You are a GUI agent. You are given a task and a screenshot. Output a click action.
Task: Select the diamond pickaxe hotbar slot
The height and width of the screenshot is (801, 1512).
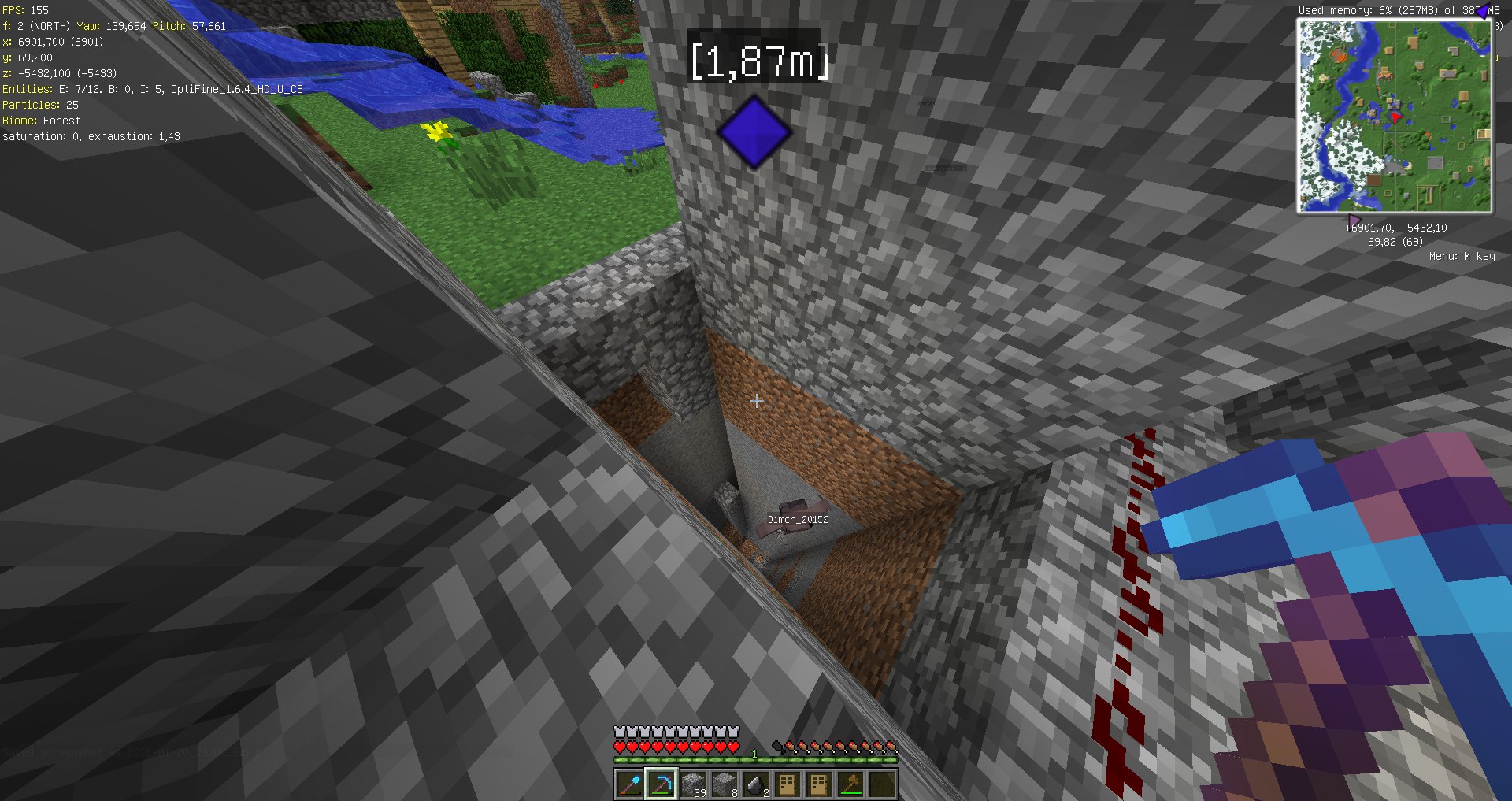pyautogui.click(x=661, y=784)
